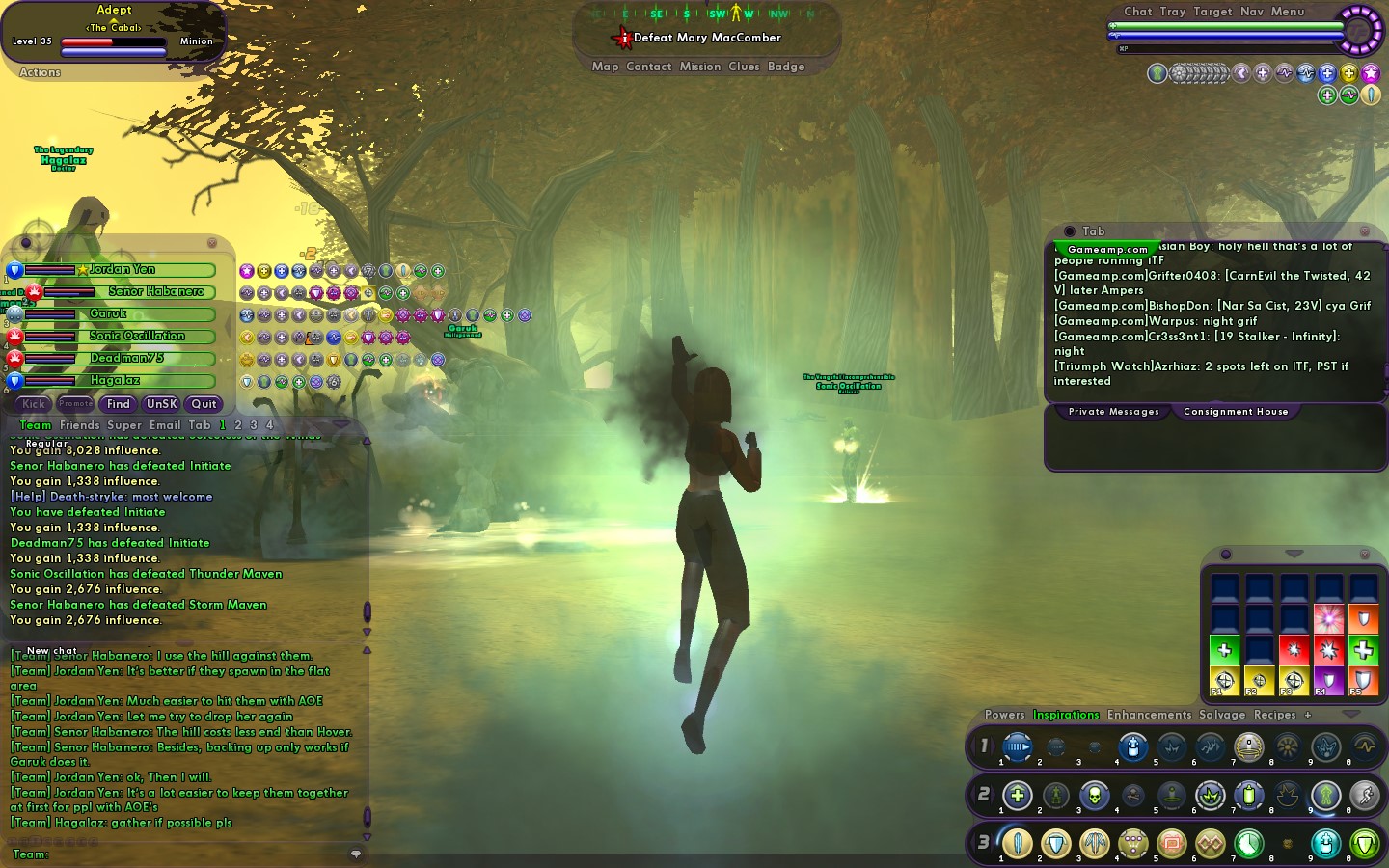Open the Map window
Image resolution: width=1389 pixels, height=868 pixels.
point(605,67)
